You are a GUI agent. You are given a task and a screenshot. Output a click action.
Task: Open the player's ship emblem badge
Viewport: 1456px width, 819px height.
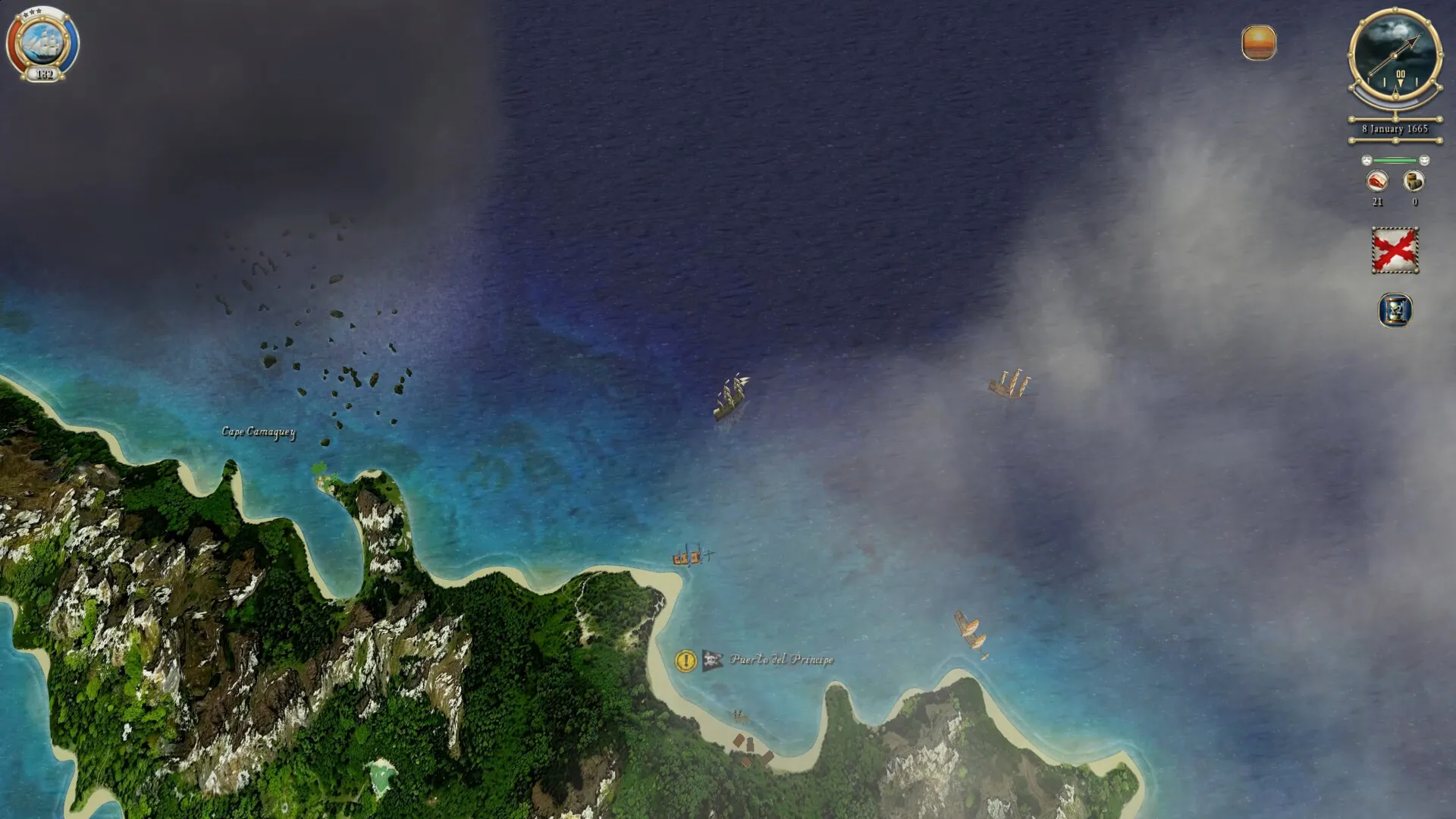pyautogui.click(x=43, y=42)
